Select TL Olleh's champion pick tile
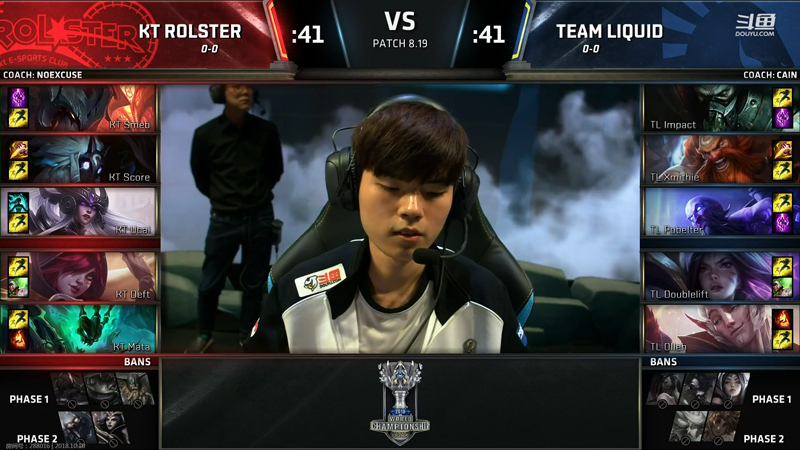The width and height of the screenshot is (800, 450). click(706, 328)
